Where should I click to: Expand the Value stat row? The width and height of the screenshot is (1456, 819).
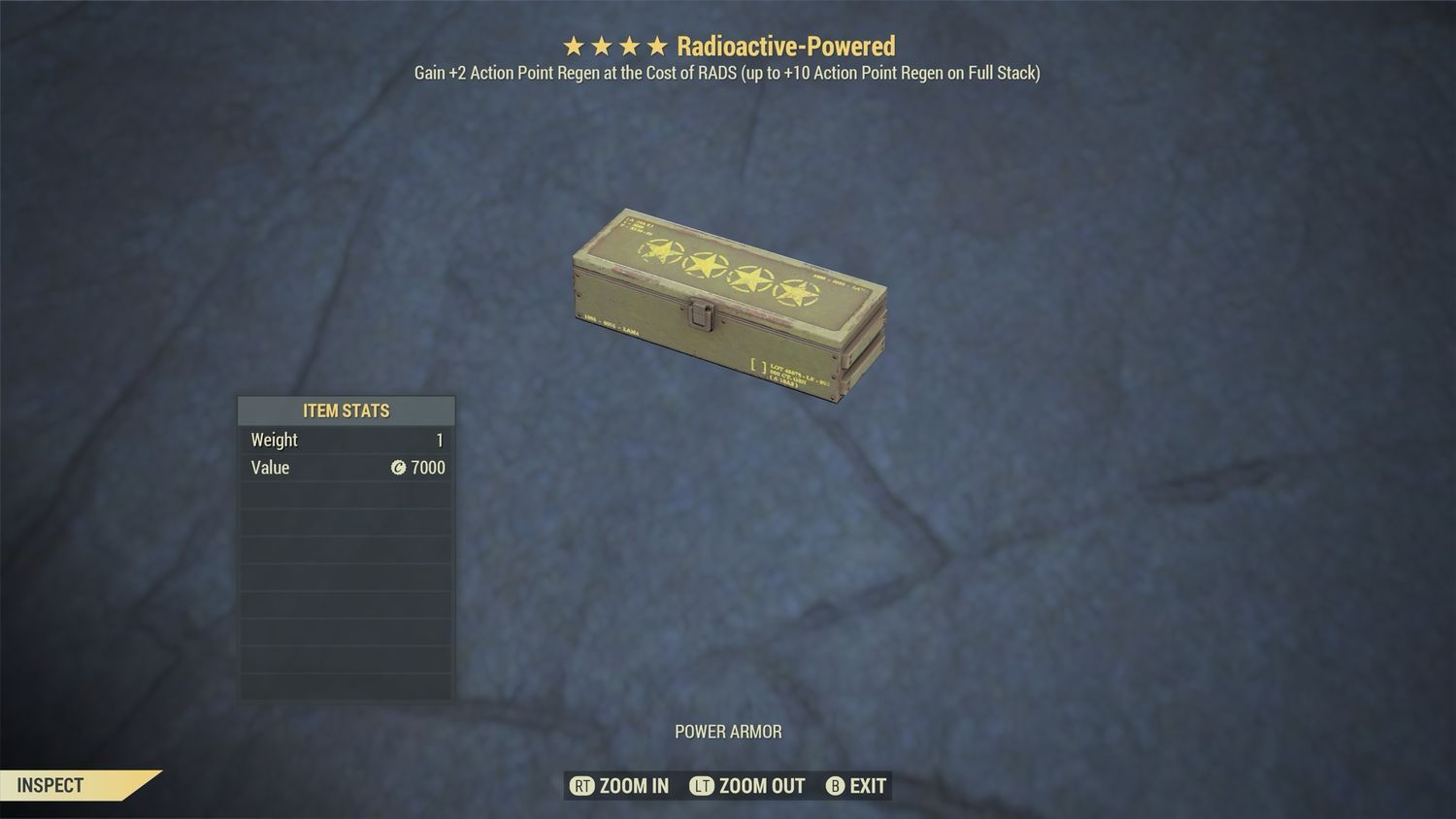[346, 468]
